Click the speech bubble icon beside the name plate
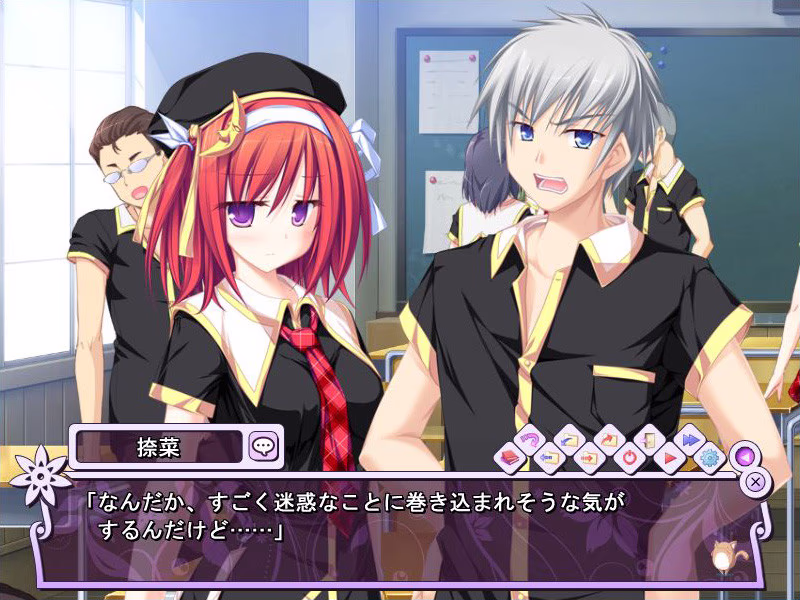The width and height of the screenshot is (800, 600). 264,445
